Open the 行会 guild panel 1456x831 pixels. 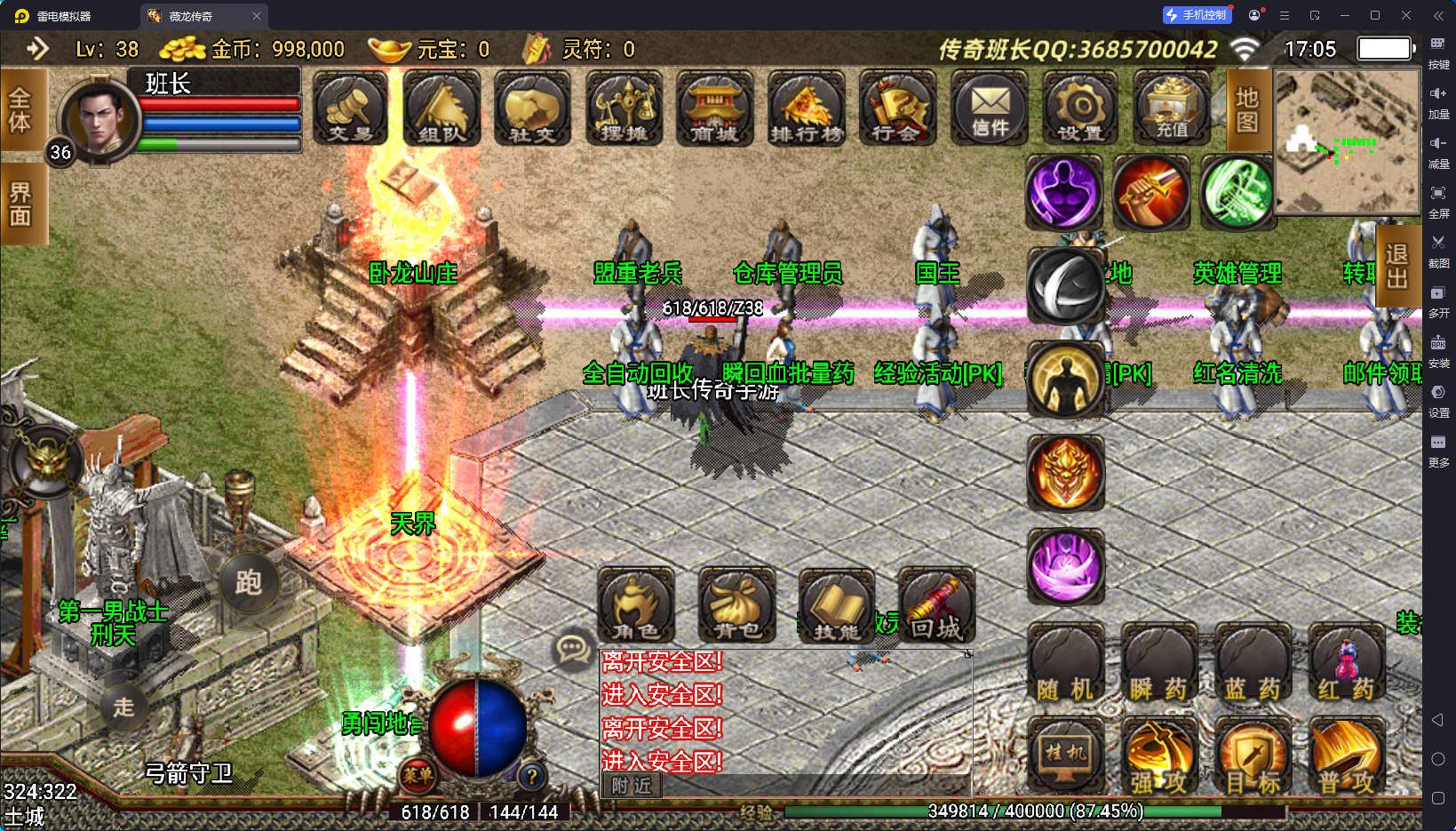click(898, 108)
